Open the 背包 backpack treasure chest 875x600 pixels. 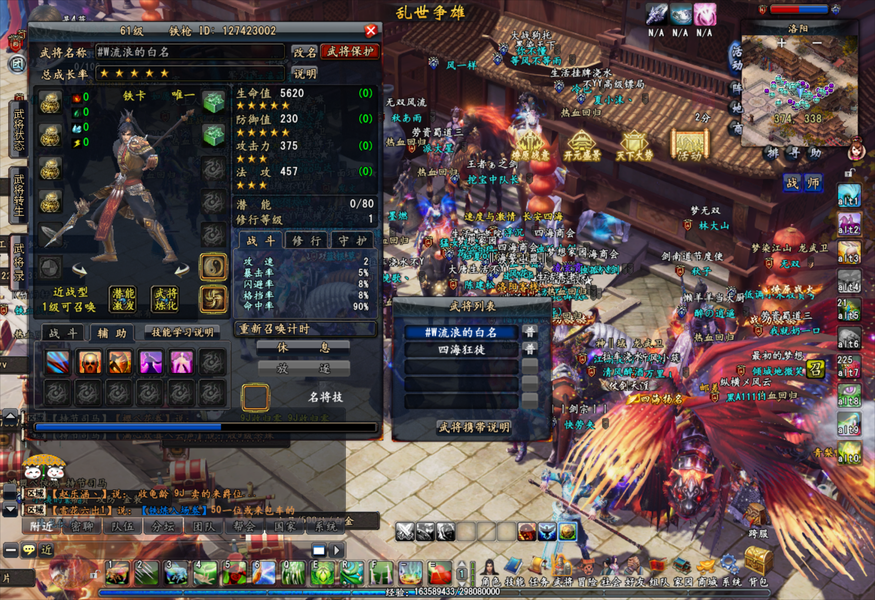coord(758,562)
